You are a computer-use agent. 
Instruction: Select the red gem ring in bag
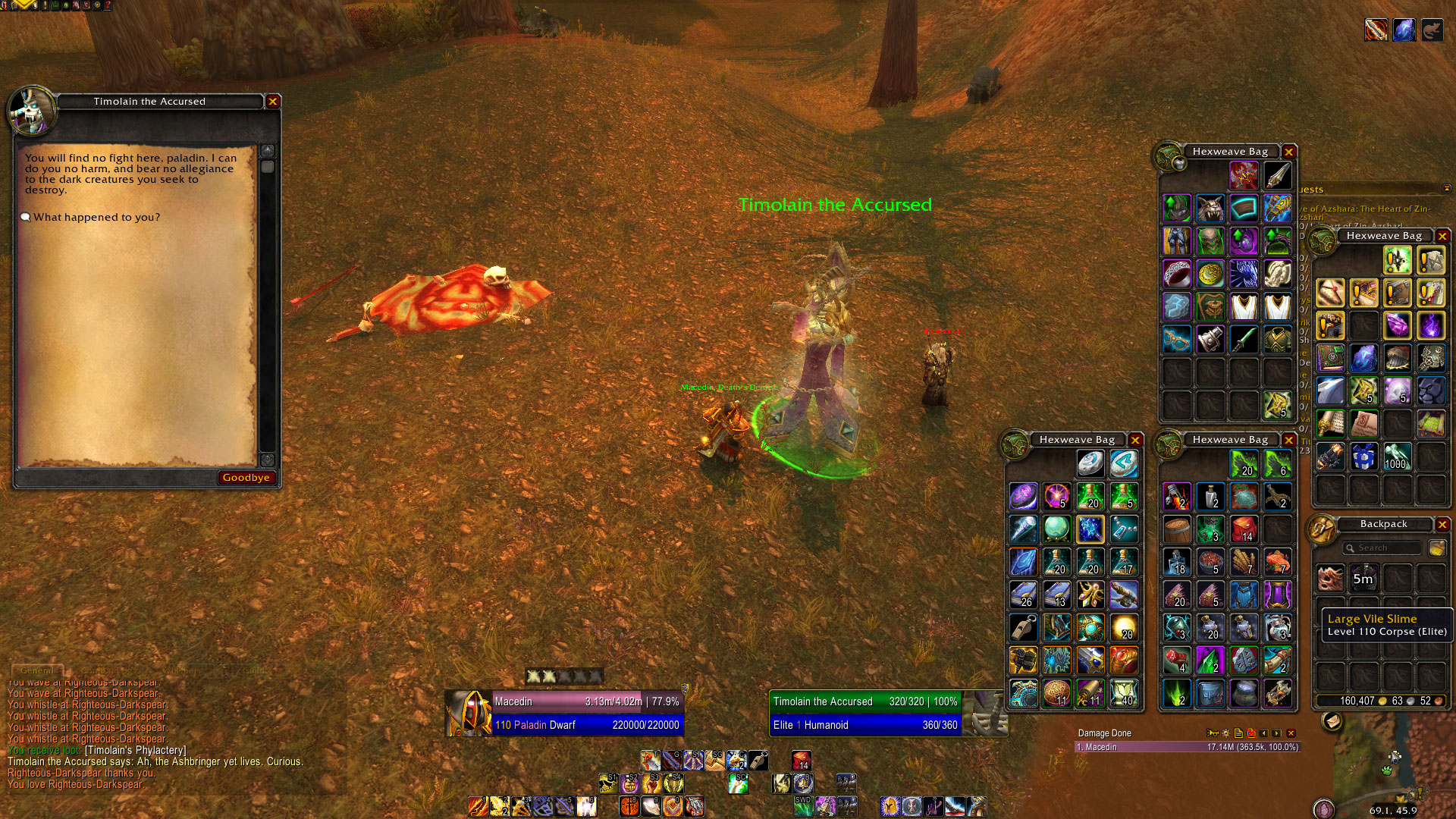[1177, 273]
